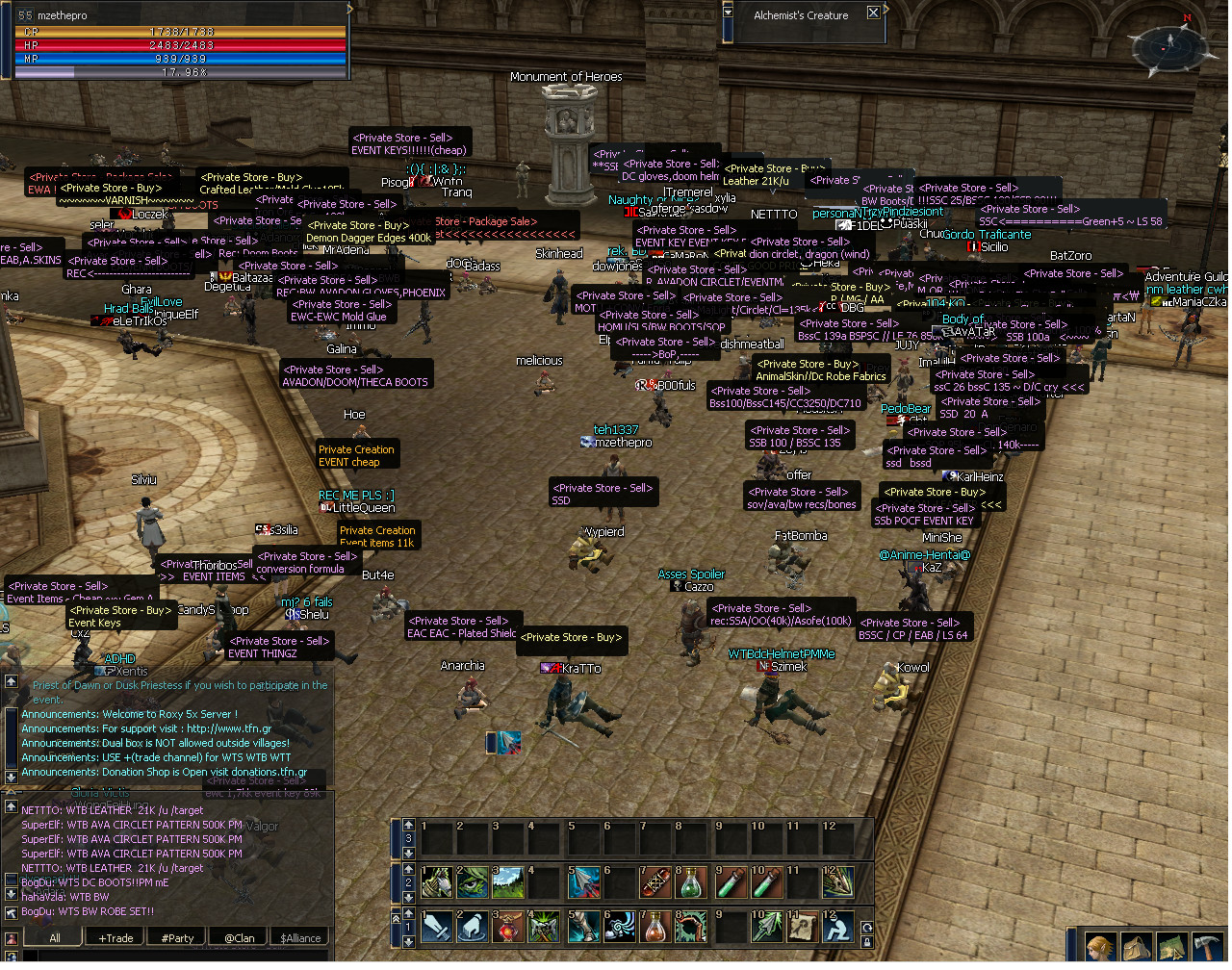Close the Alchemist's Creature target window
This screenshot has height=970, width=1232.
click(873, 13)
